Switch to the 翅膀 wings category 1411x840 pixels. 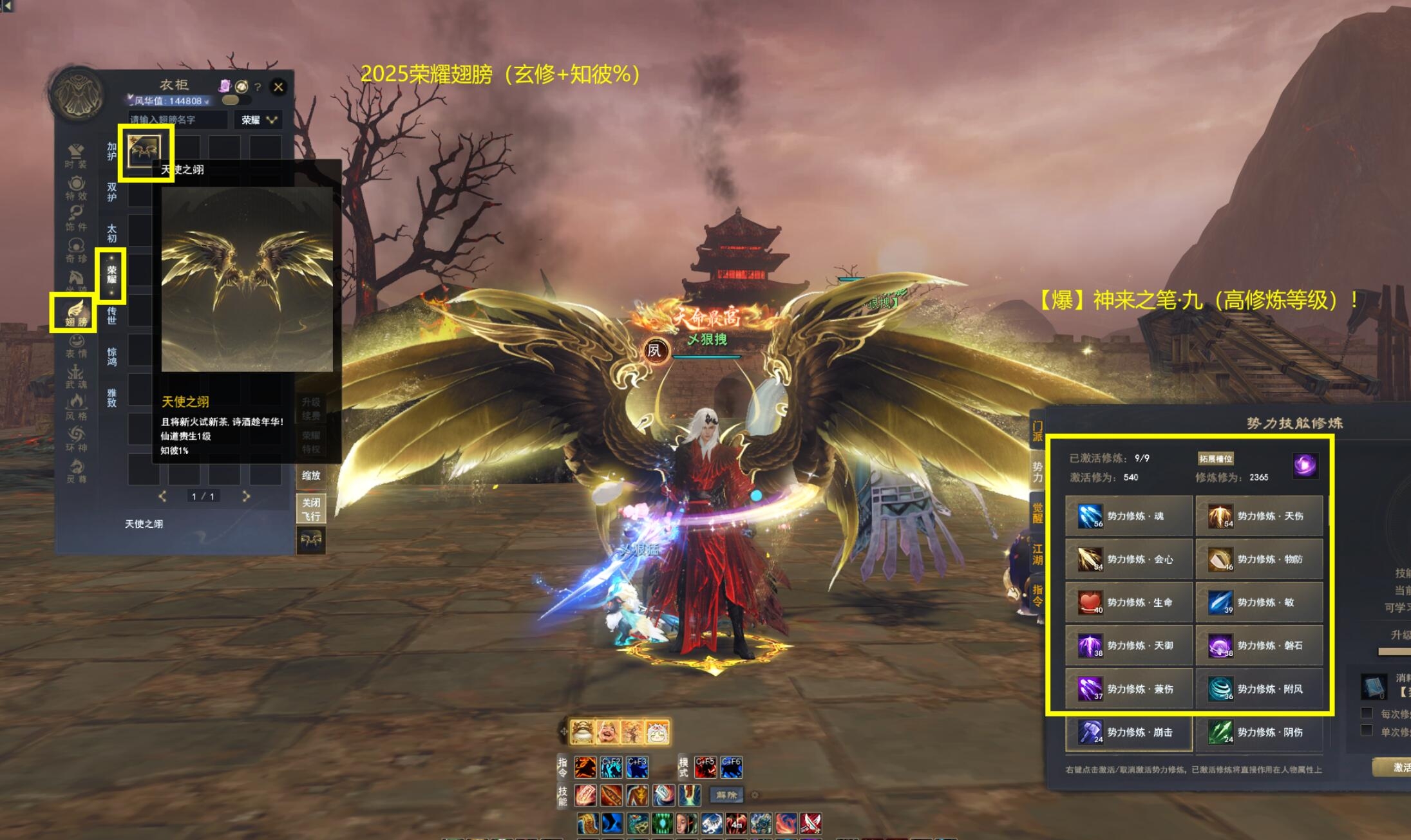pos(75,313)
